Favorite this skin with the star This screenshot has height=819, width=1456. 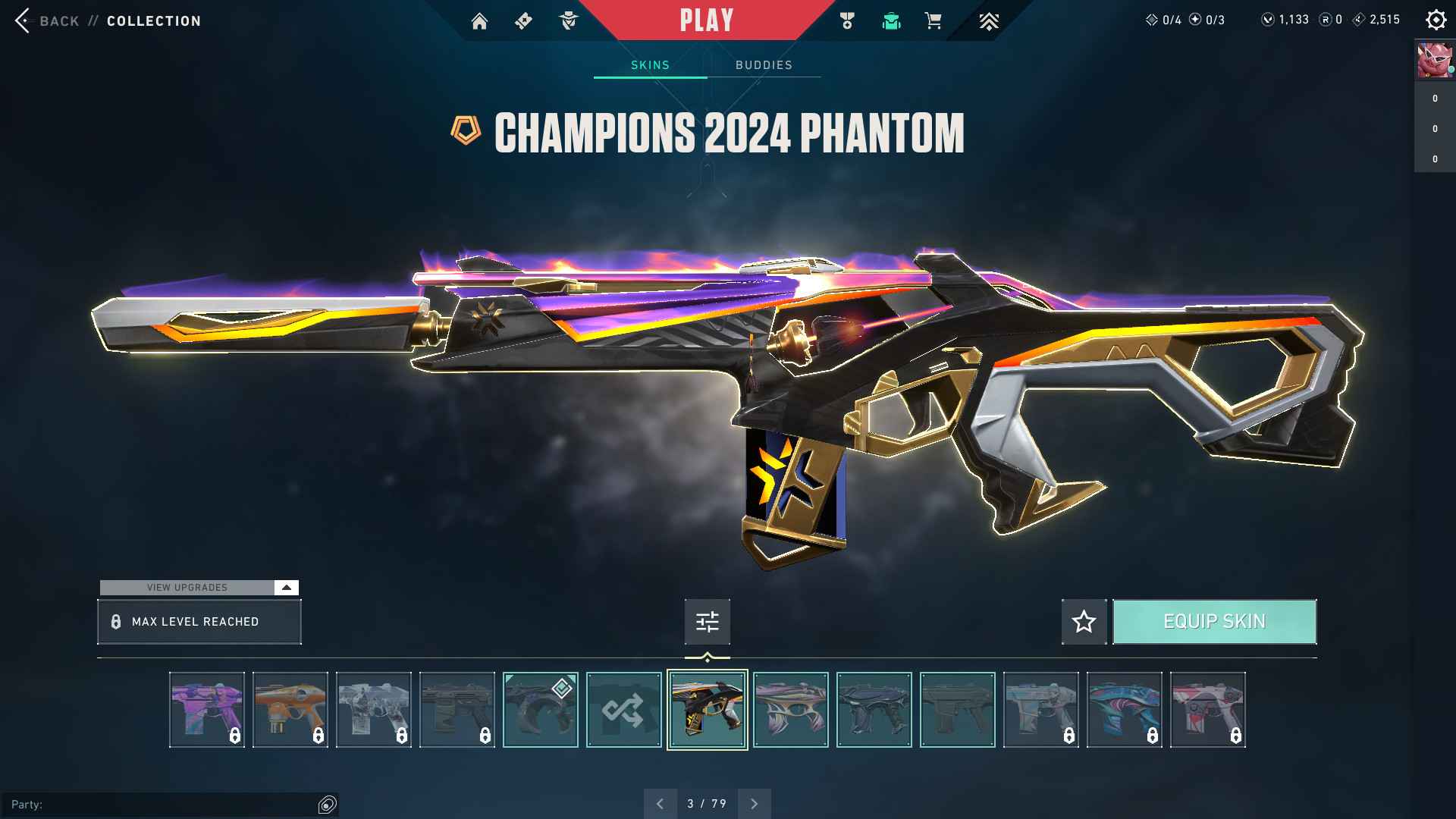pos(1084,622)
